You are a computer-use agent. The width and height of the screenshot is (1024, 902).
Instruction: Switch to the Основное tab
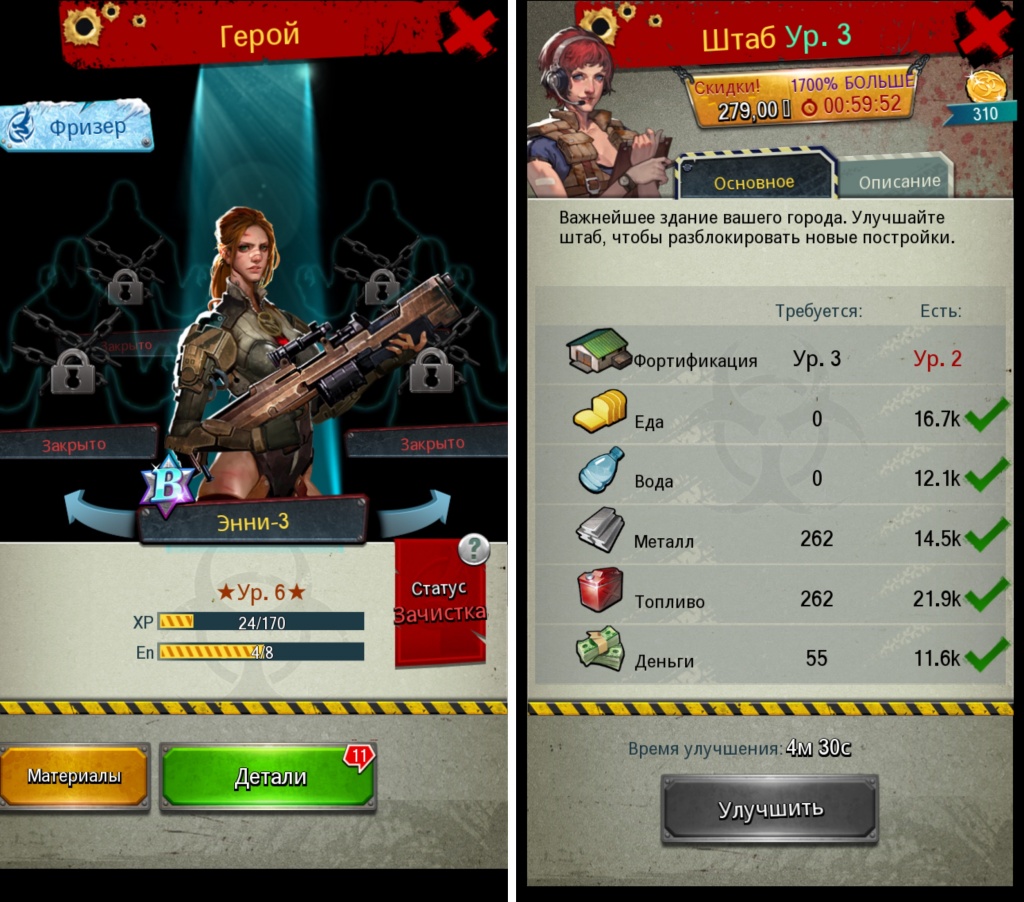click(x=754, y=181)
